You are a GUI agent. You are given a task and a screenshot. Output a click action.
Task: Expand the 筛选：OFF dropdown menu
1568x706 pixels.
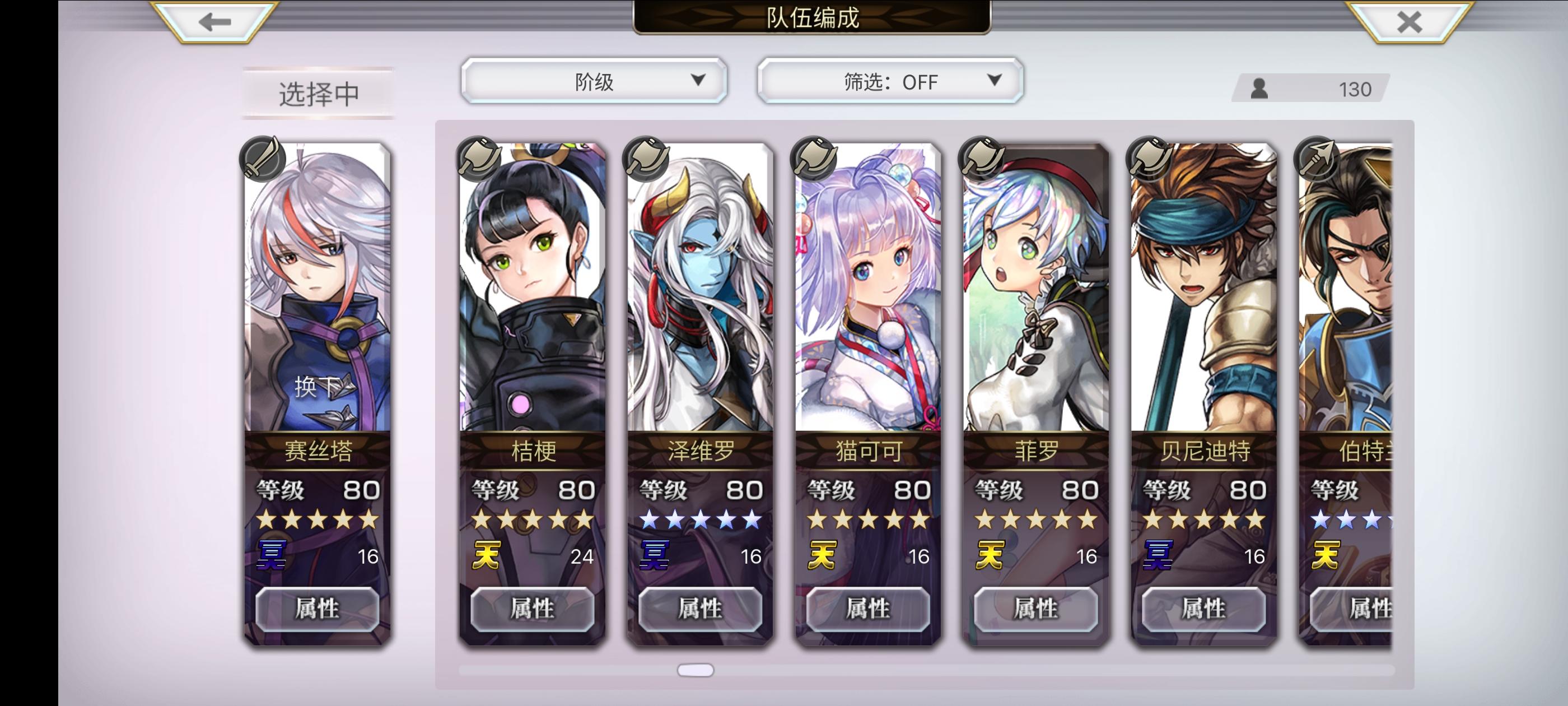point(889,81)
